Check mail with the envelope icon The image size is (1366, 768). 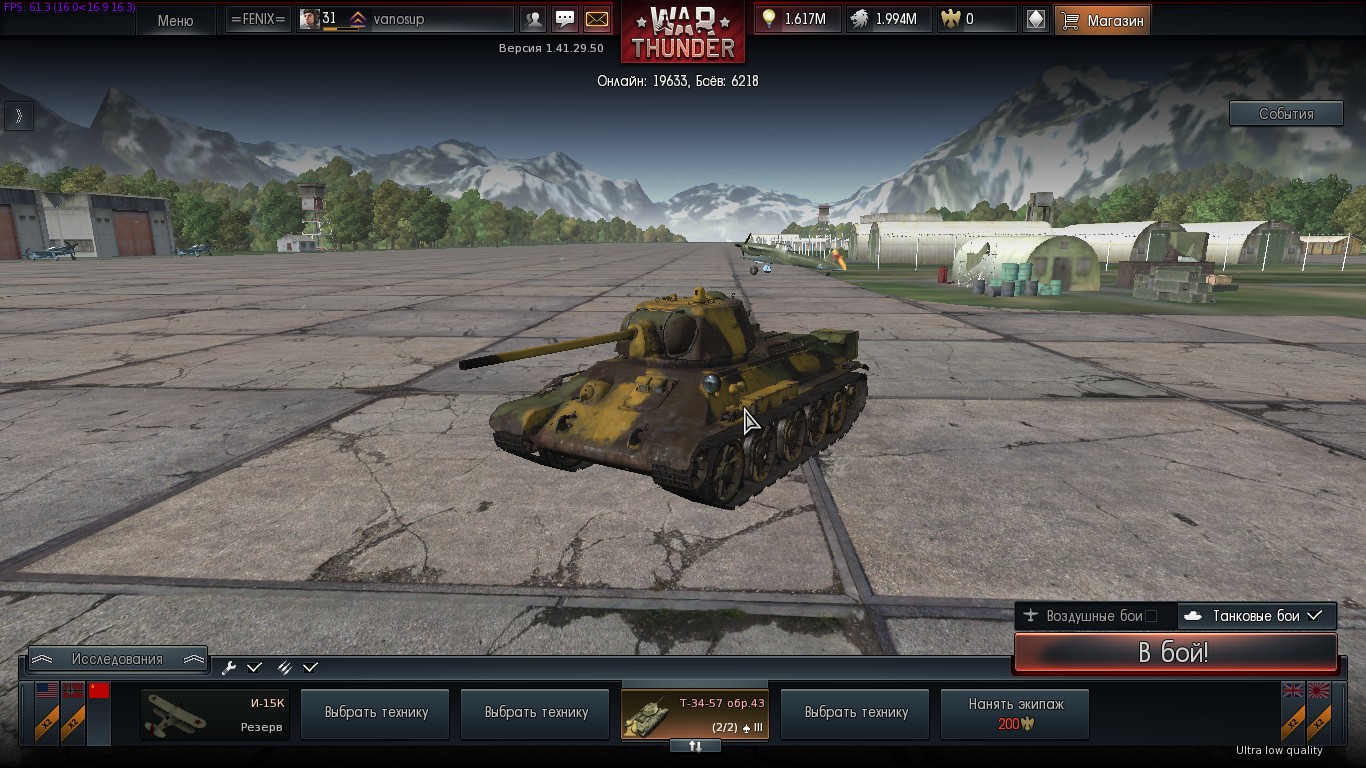coord(596,19)
